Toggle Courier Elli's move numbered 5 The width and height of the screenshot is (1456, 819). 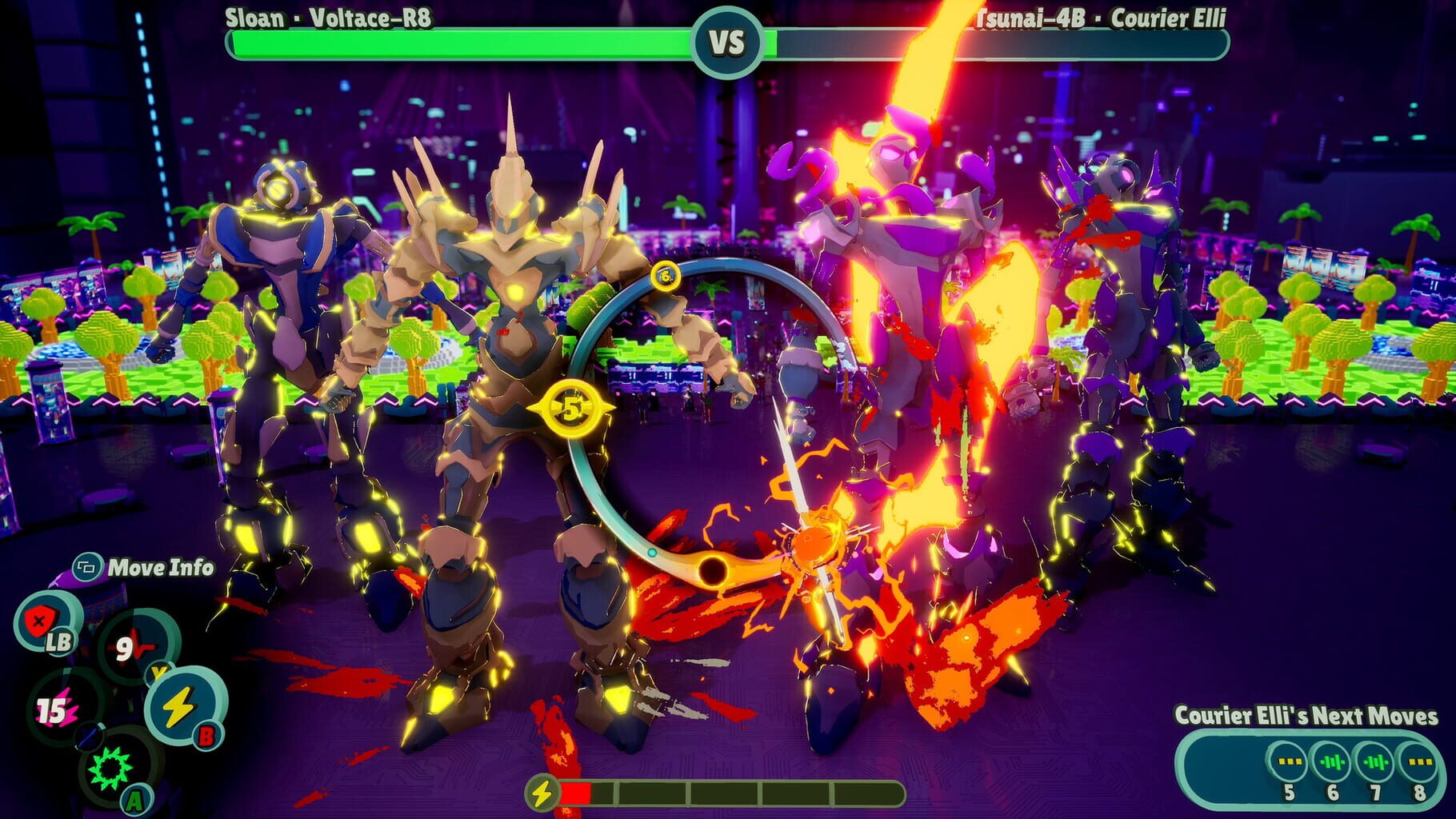[1288, 761]
